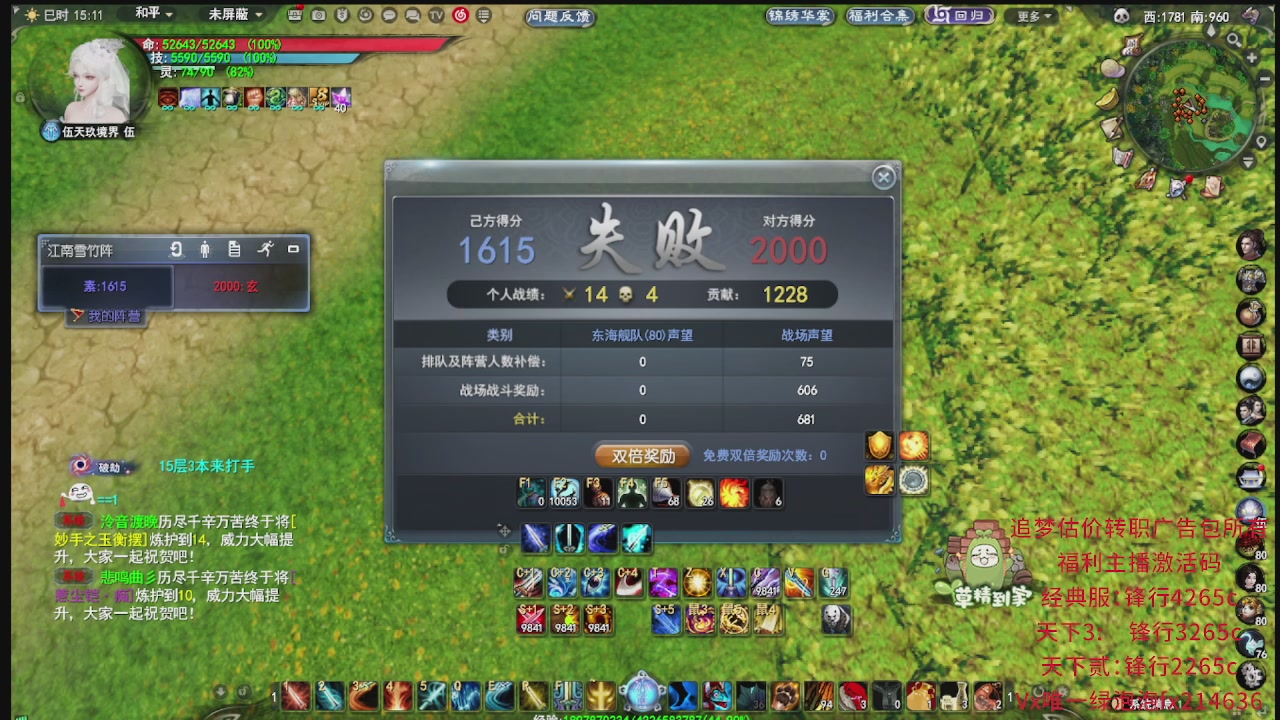Expand the 更多 menu at the top right
Viewport: 1280px width, 720px height.
pyautogui.click(x=1031, y=16)
